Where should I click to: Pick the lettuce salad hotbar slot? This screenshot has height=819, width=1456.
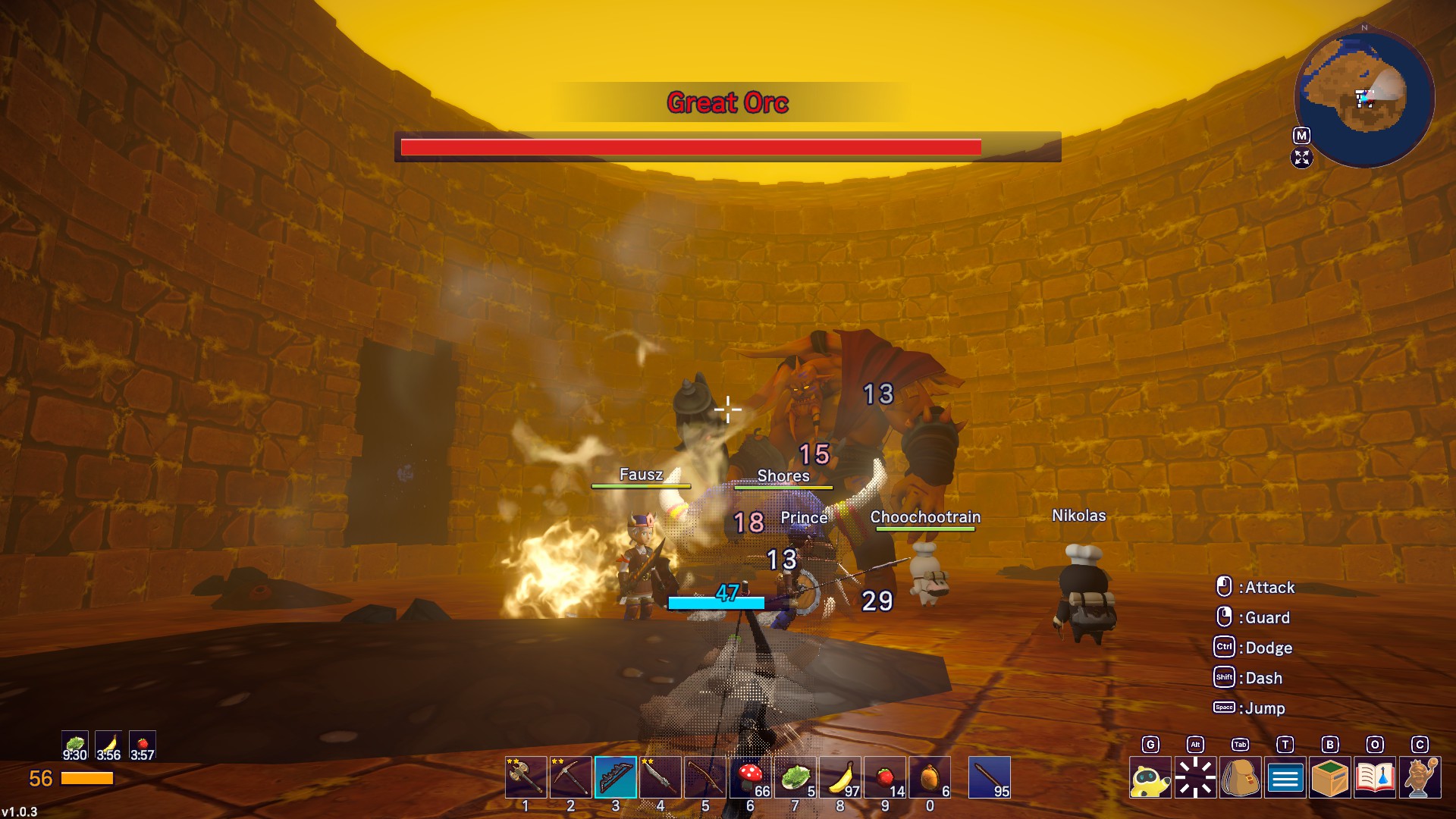(x=795, y=777)
